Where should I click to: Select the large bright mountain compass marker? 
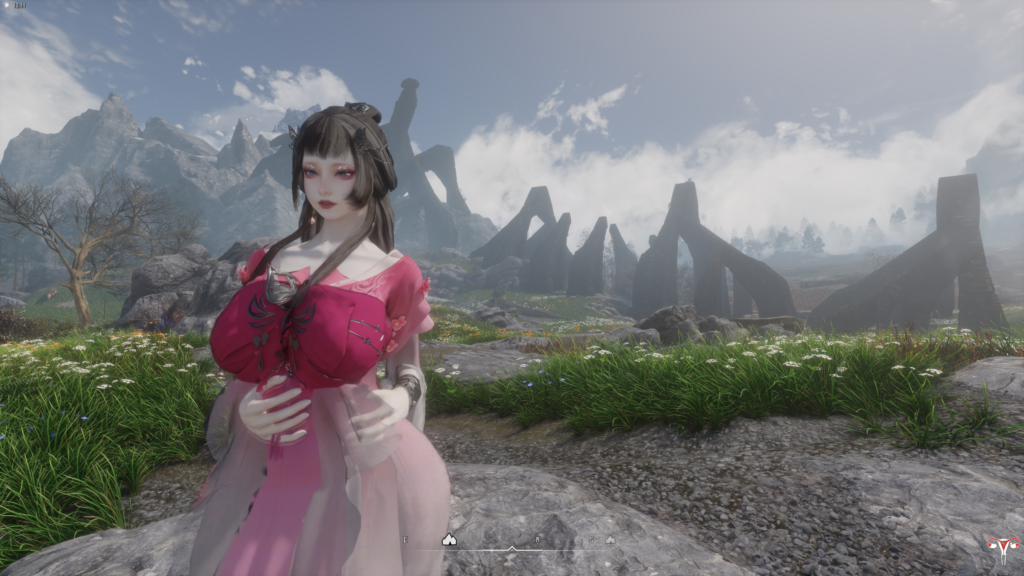point(449,540)
